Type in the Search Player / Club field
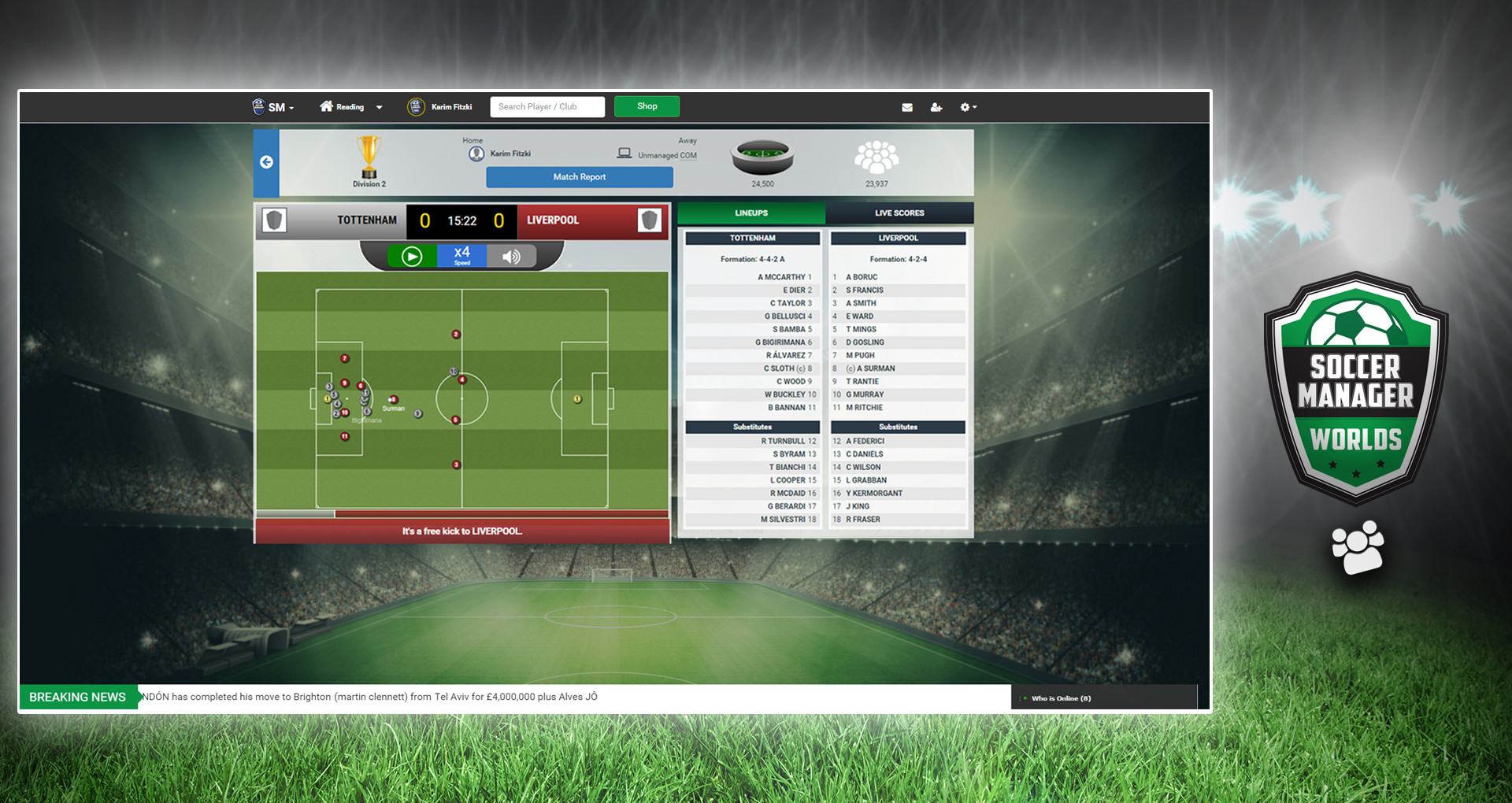This screenshot has width=1512, height=803. click(x=547, y=106)
